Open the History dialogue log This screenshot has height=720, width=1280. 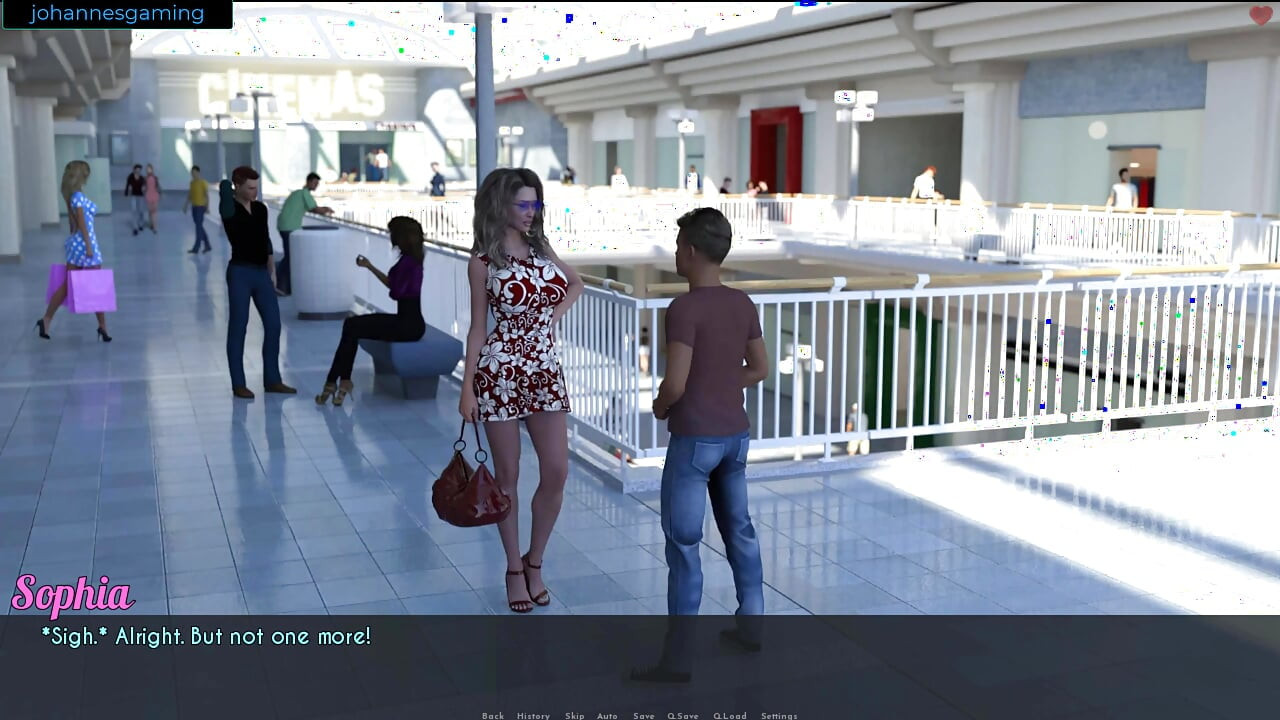[x=533, y=716]
